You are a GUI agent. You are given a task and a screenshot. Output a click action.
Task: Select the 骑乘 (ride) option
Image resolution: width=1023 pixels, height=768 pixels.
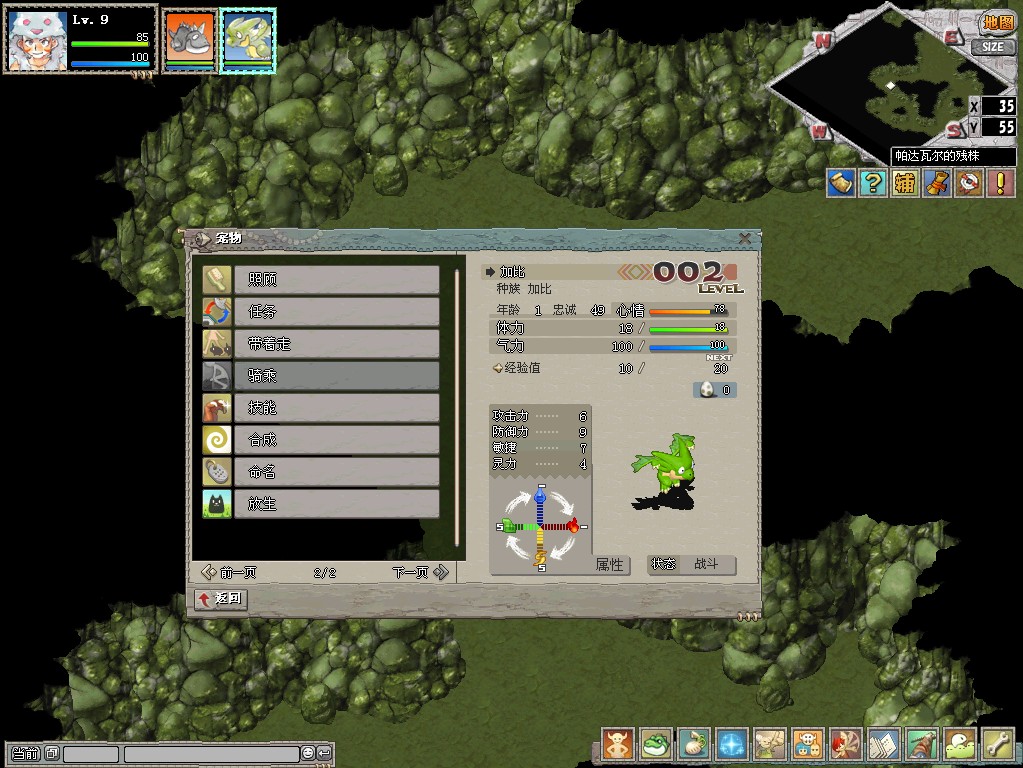pos(336,375)
